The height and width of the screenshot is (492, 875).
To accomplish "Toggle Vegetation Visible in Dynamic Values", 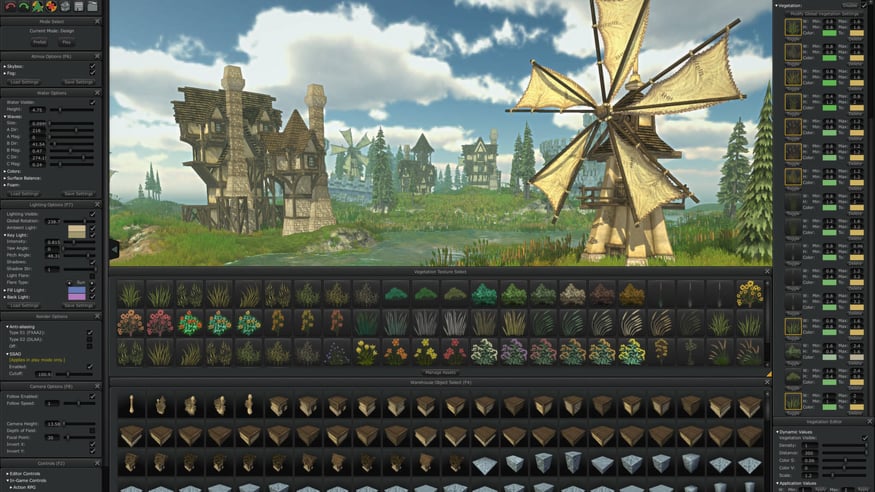I will [x=864, y=438].
